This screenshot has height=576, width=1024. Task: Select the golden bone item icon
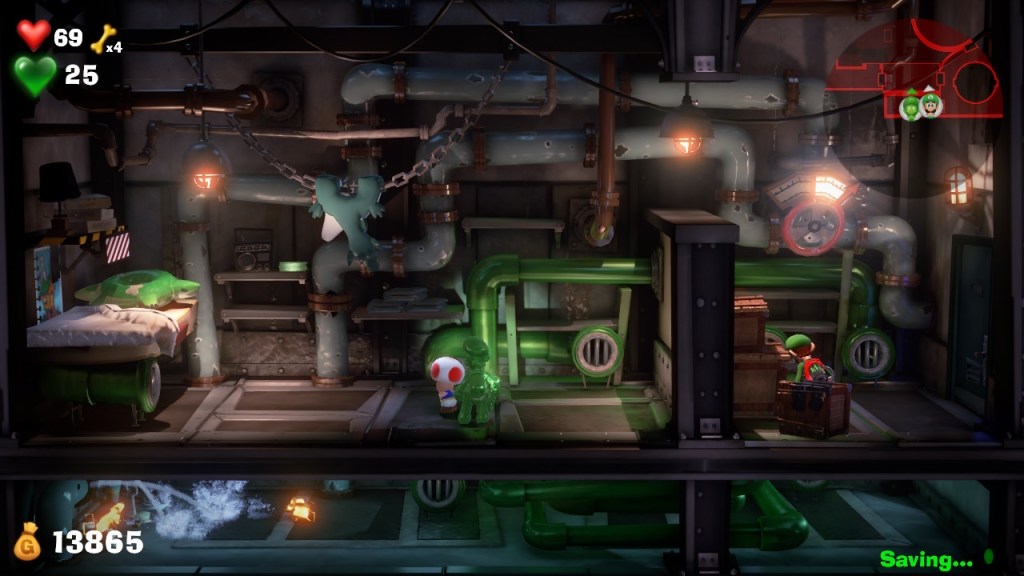(x=102, y=39)
